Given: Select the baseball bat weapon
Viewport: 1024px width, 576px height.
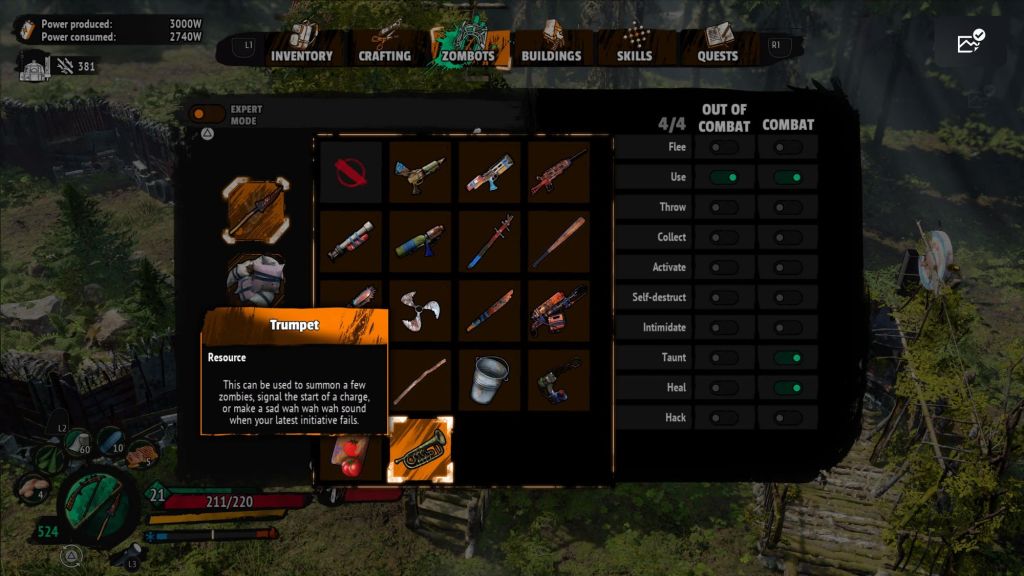Looking at the screenshot, I should (559, 241).
